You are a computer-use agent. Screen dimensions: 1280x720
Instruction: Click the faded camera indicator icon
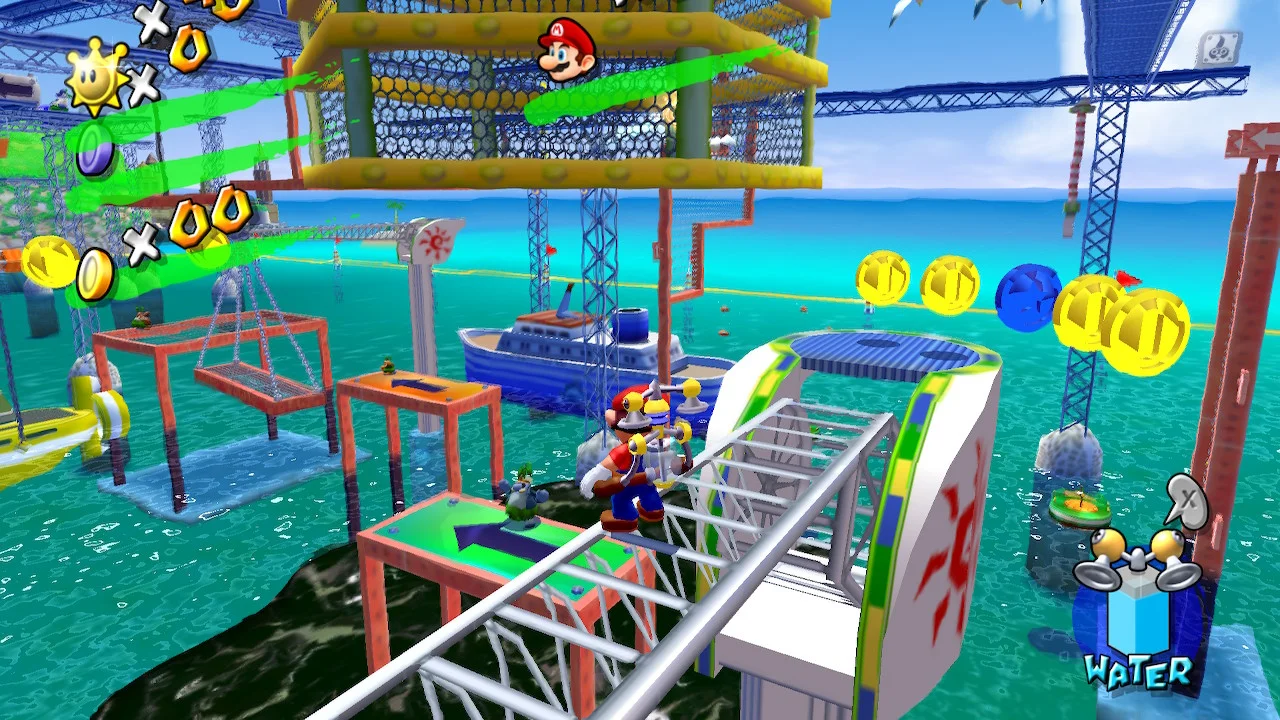coord(1218,50)
